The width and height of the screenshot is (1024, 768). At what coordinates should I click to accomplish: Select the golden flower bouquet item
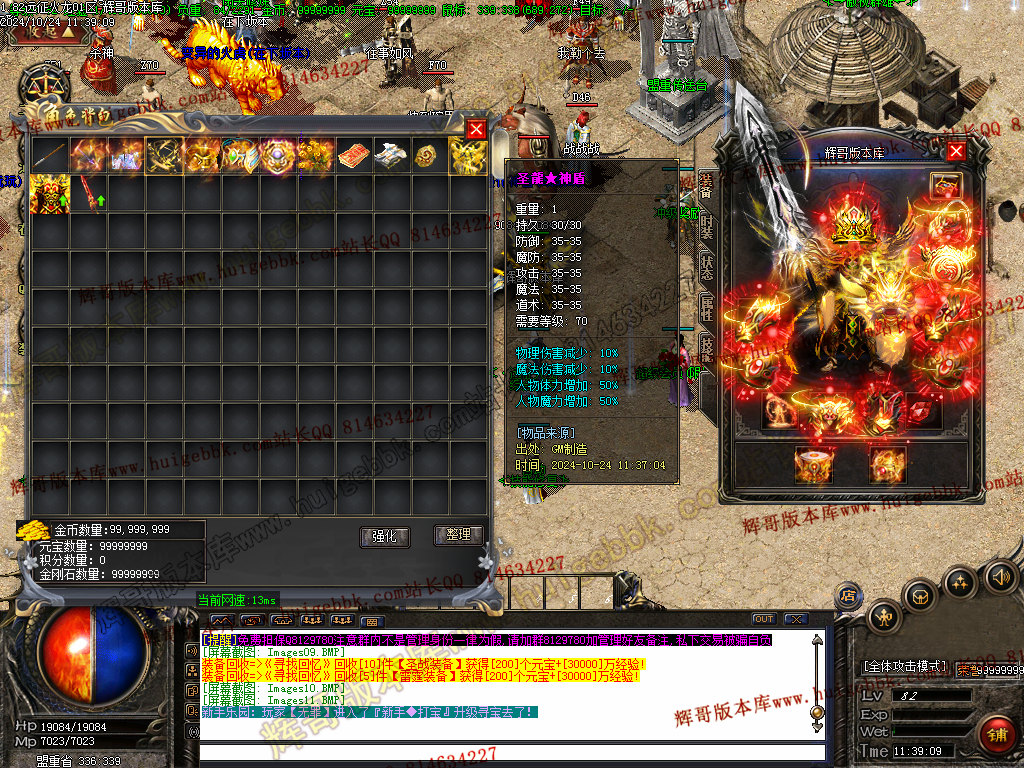pos(315,156)
